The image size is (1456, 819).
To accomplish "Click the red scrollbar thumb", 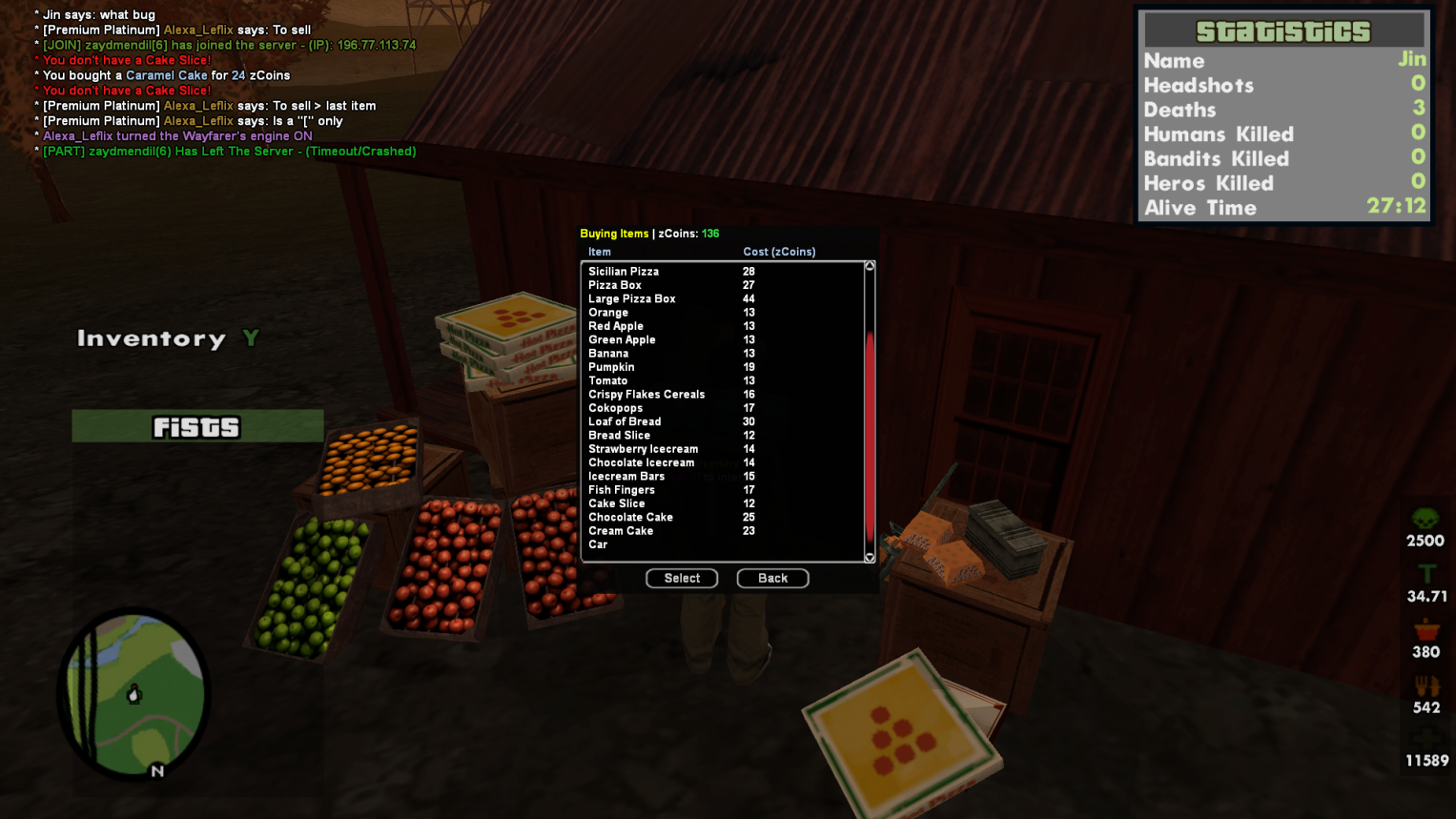I will tap(869, 439).
